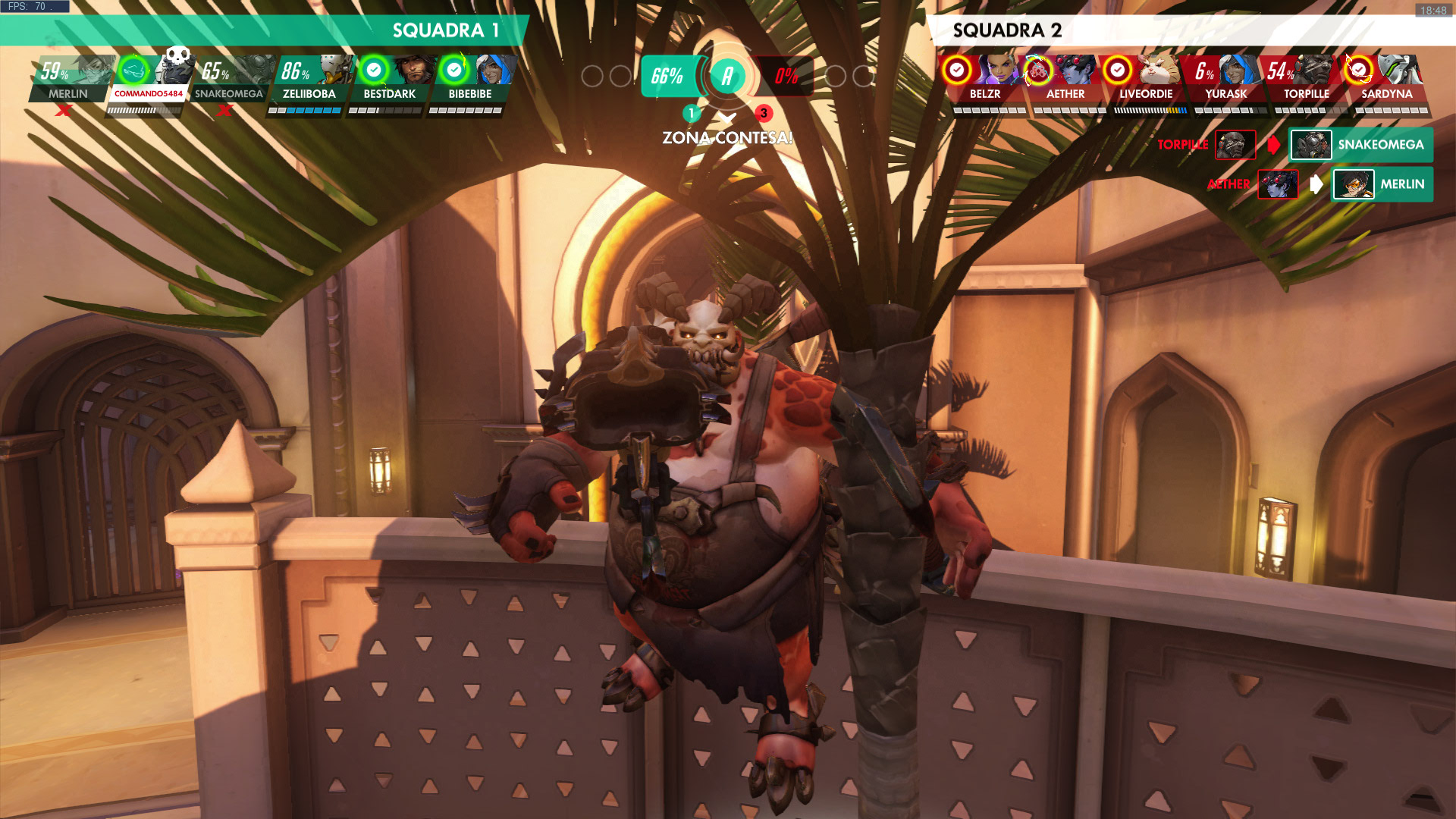Screen dimensions: 1456x819
Task: Select BESTDARK's hero portrait card
Action: (390, 78)
